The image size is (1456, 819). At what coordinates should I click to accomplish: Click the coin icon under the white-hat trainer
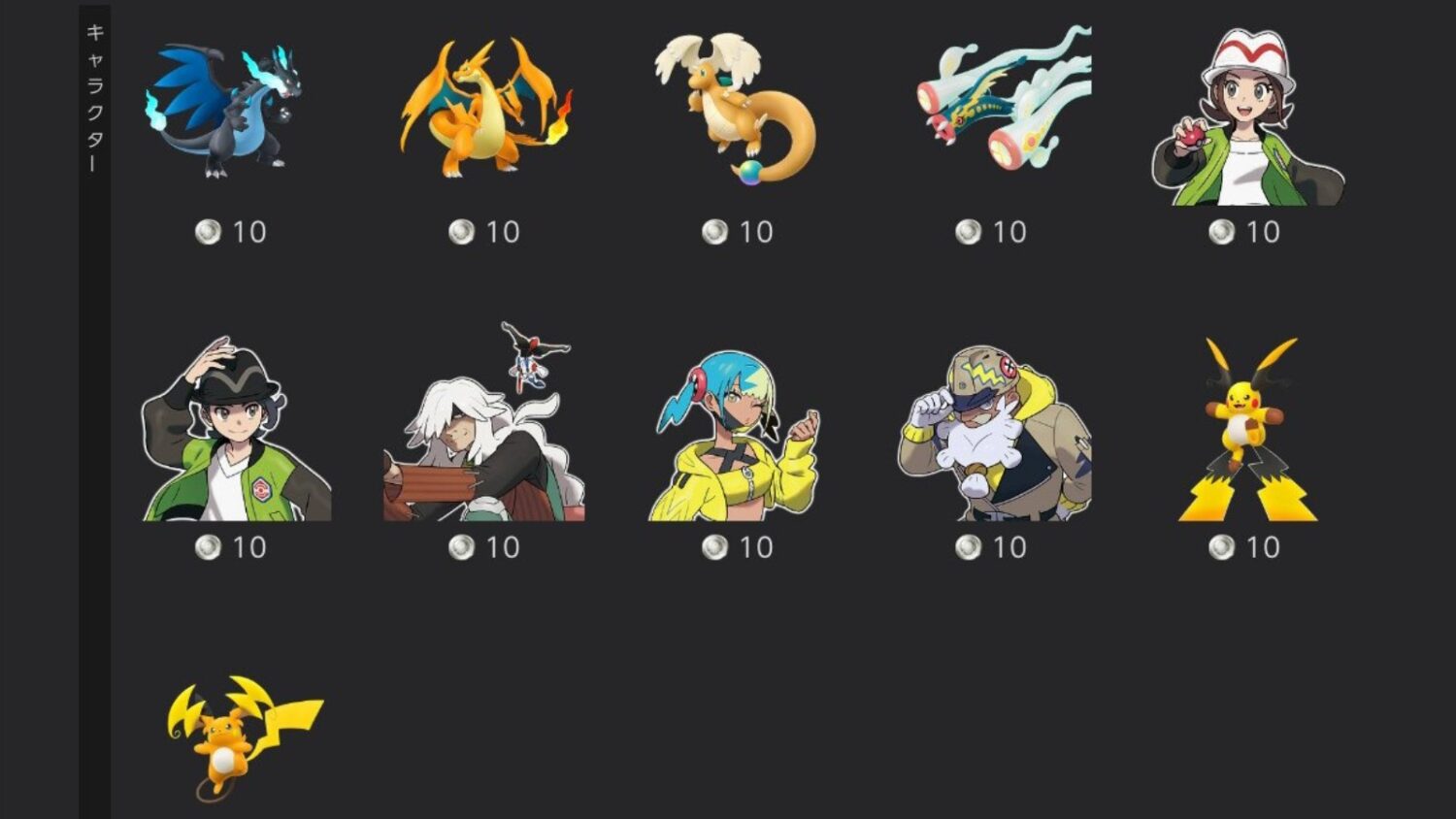point(1222,232)
